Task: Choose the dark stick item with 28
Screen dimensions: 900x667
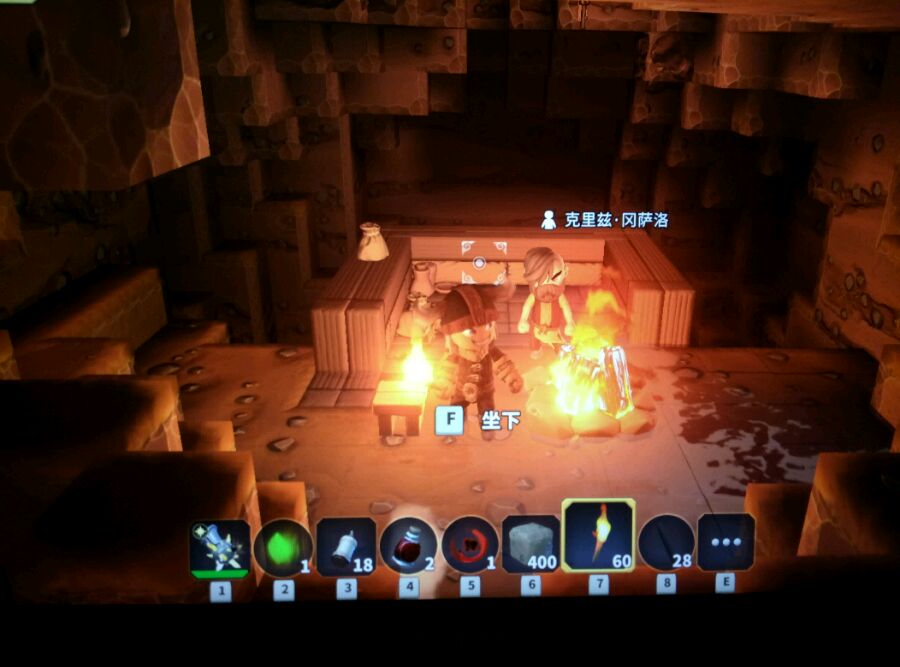Action: click(666, 543)
